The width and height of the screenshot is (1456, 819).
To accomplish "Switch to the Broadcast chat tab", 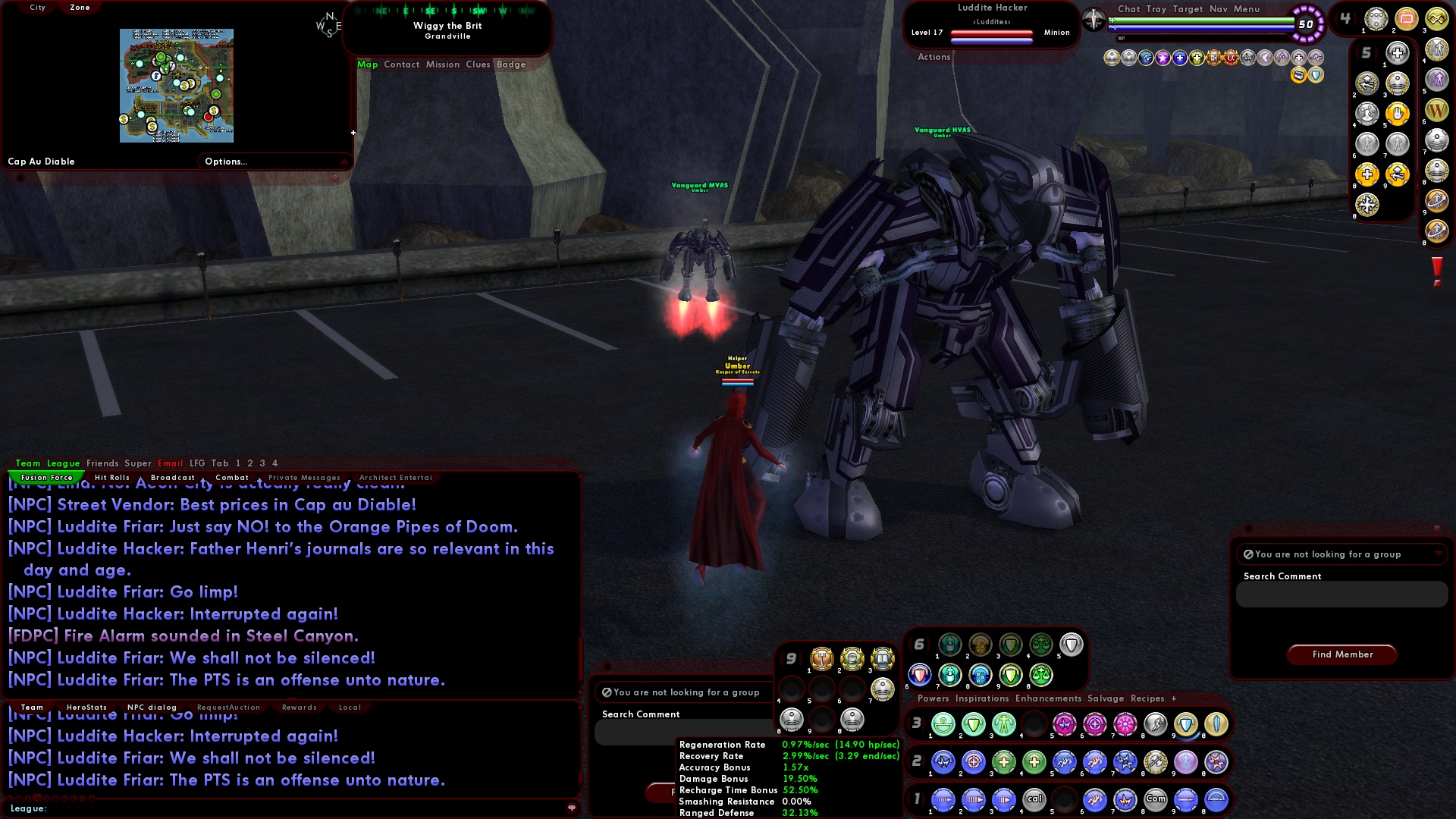I will [x=173, y=477].
